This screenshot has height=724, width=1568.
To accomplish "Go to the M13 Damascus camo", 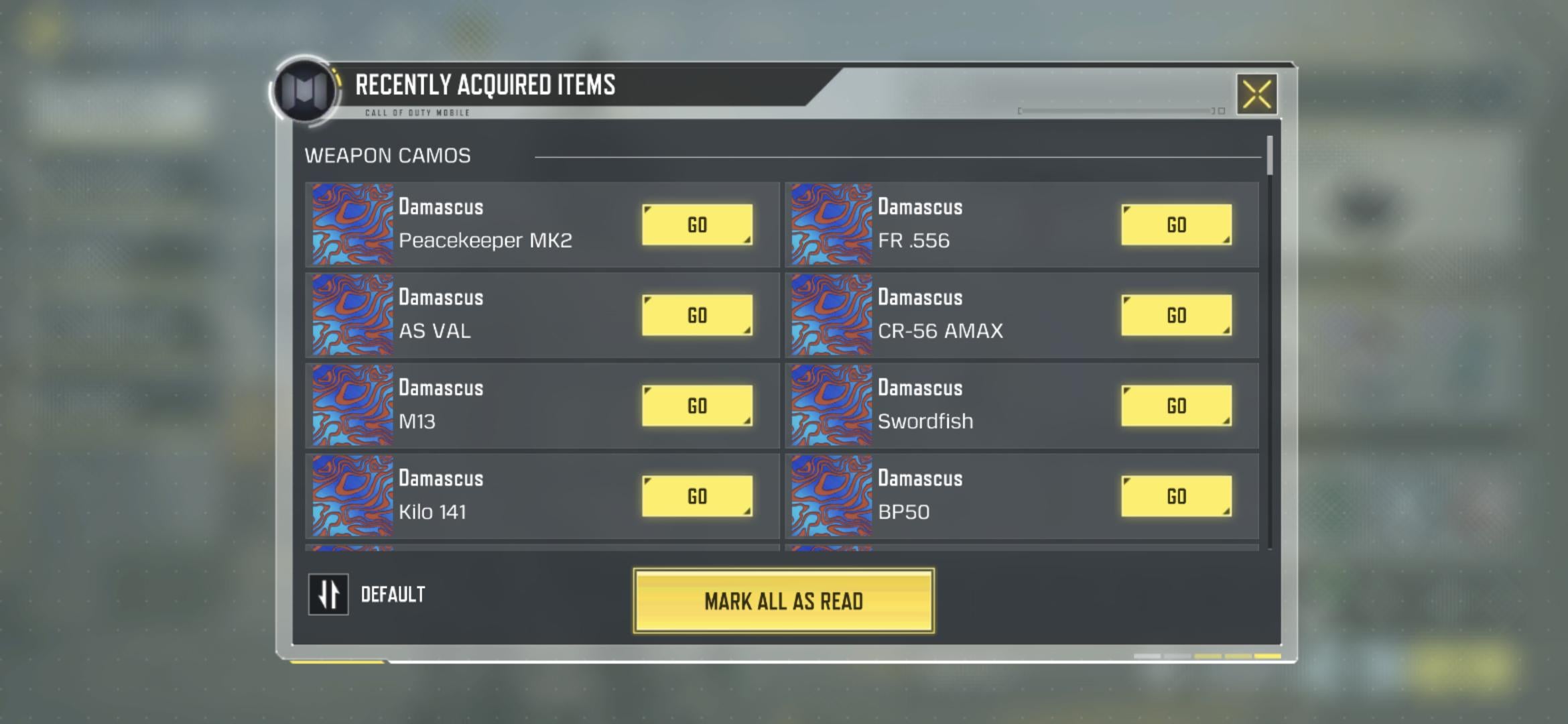I will [697, 406].
